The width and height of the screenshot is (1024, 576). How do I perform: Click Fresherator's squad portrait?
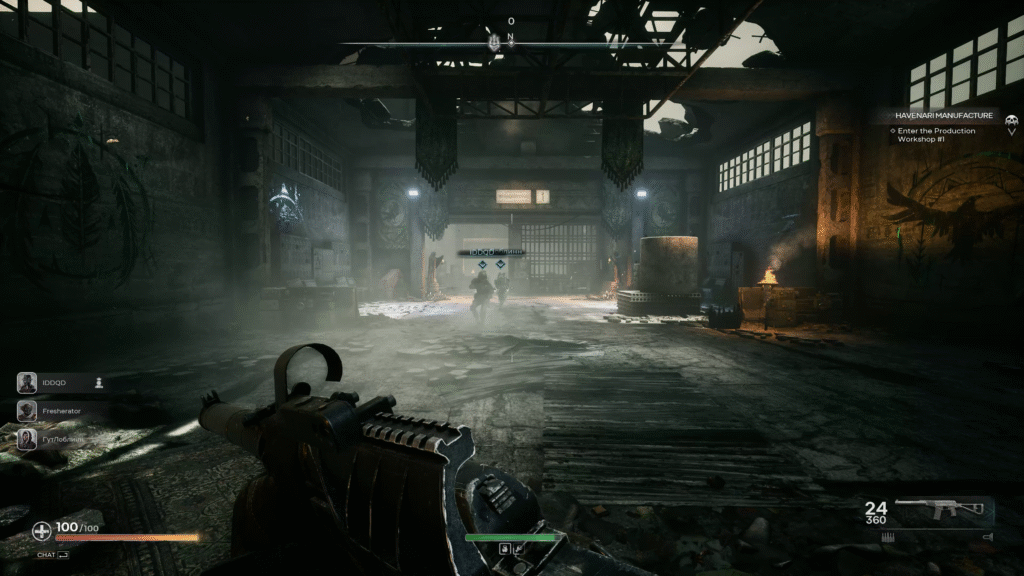pos(27,411)
